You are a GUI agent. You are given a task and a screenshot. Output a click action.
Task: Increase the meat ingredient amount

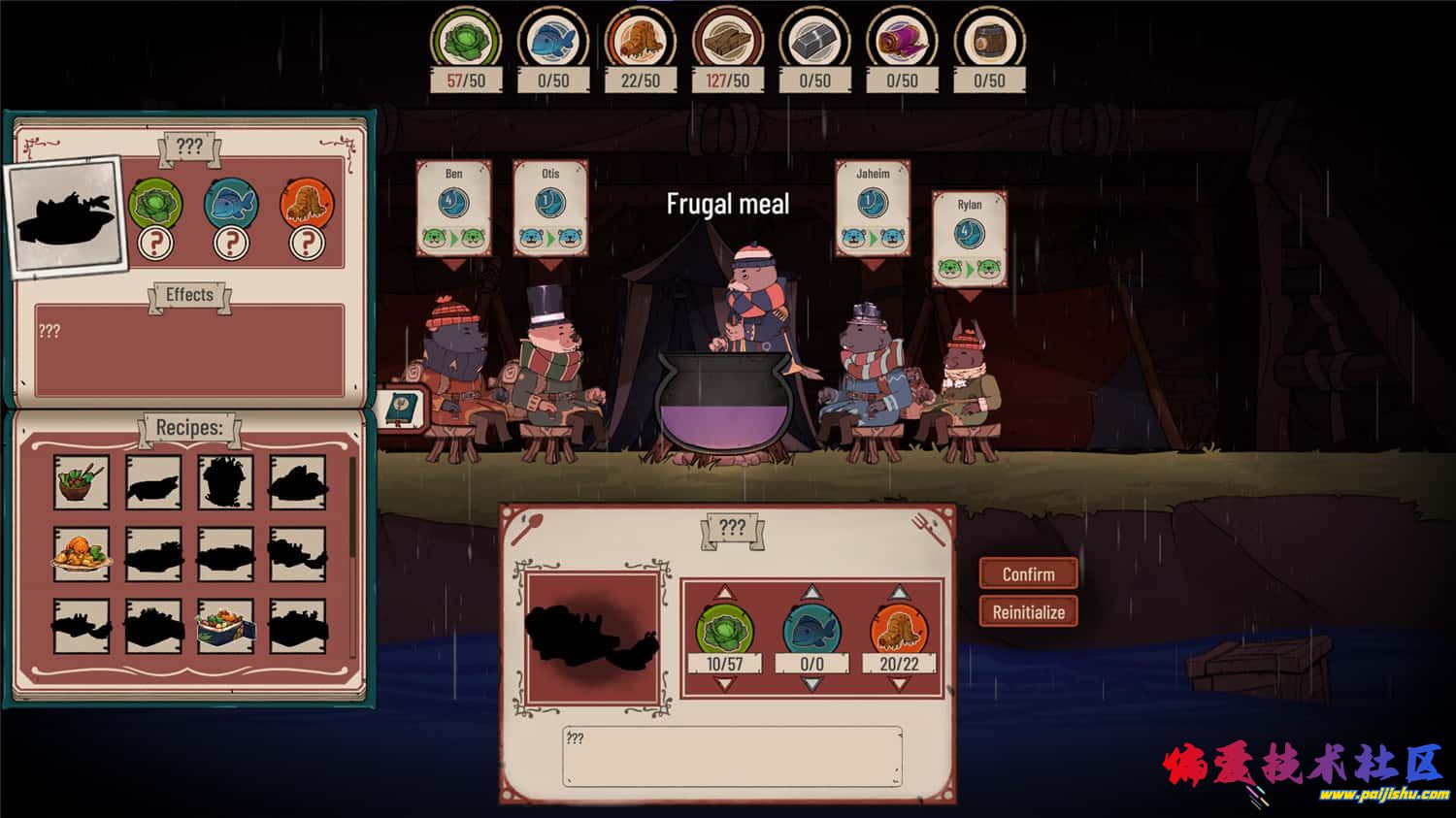[899, 593]
